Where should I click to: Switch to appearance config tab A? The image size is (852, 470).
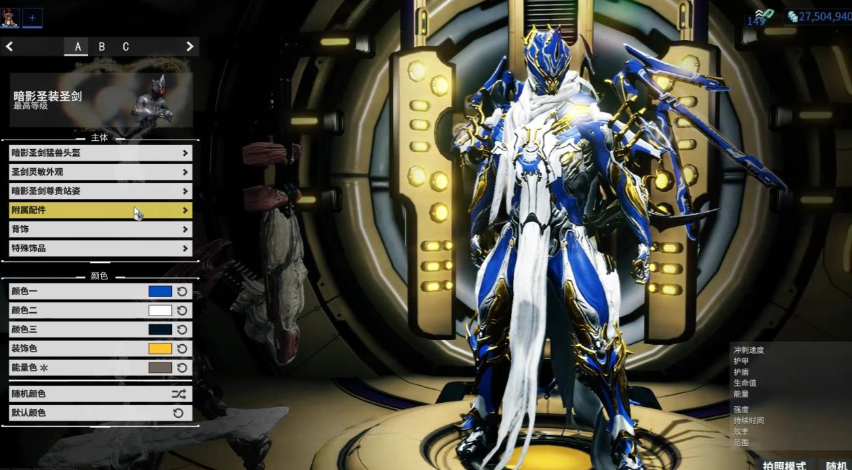pos(78,47)
